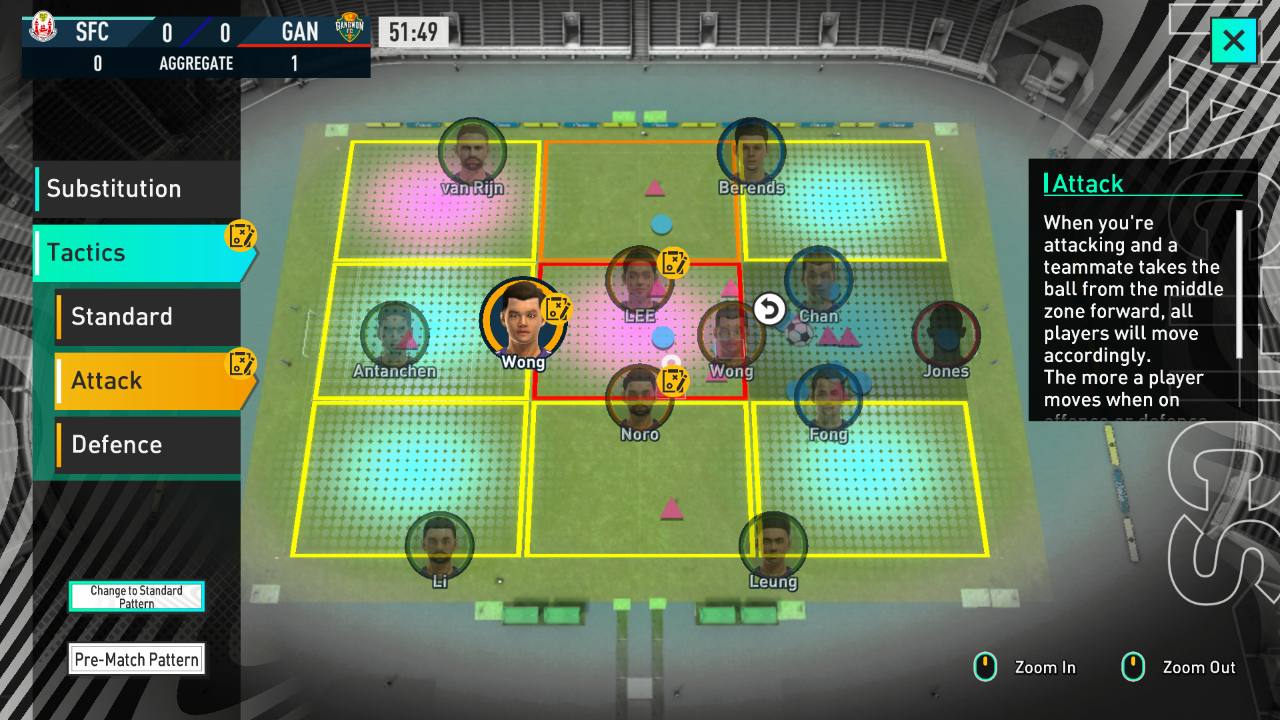Choose the Li player token
The image size is (1280, 720).
tap(439, 546)
